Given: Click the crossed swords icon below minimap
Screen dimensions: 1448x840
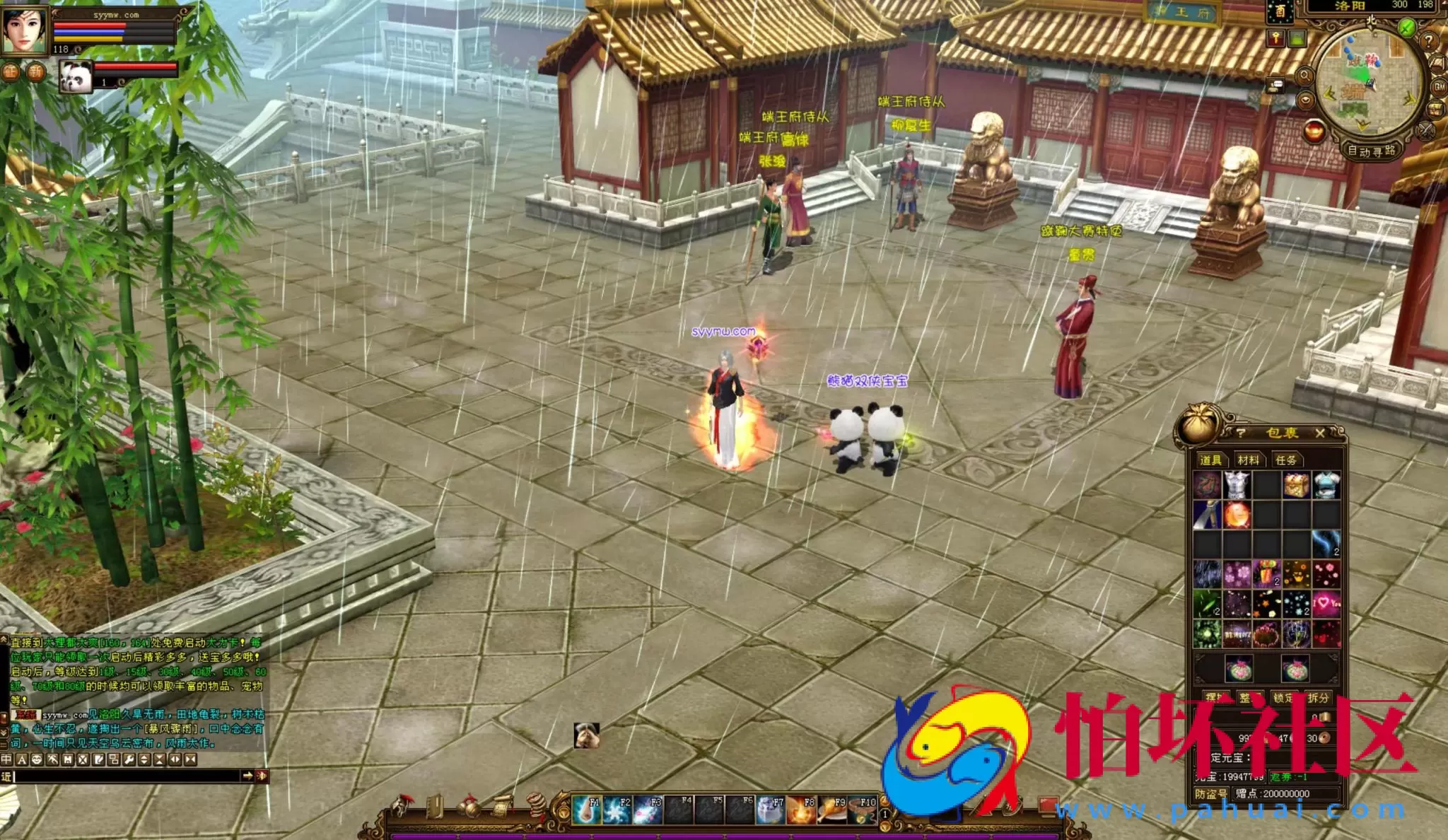Looking at the screenshot, I should pyautogui.click(x=1425, y=130).
